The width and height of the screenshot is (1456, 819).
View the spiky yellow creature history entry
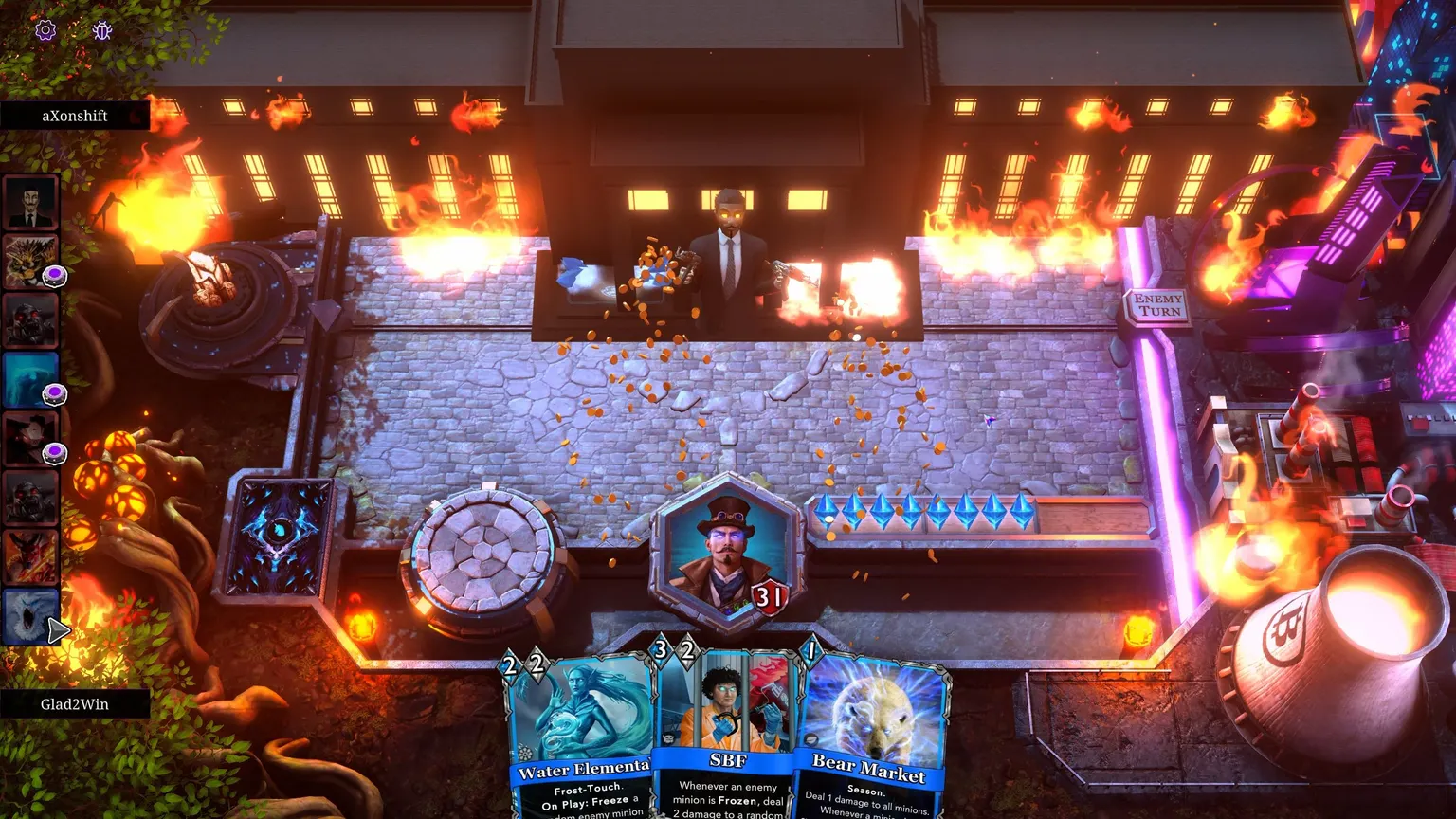pos(31,262)
